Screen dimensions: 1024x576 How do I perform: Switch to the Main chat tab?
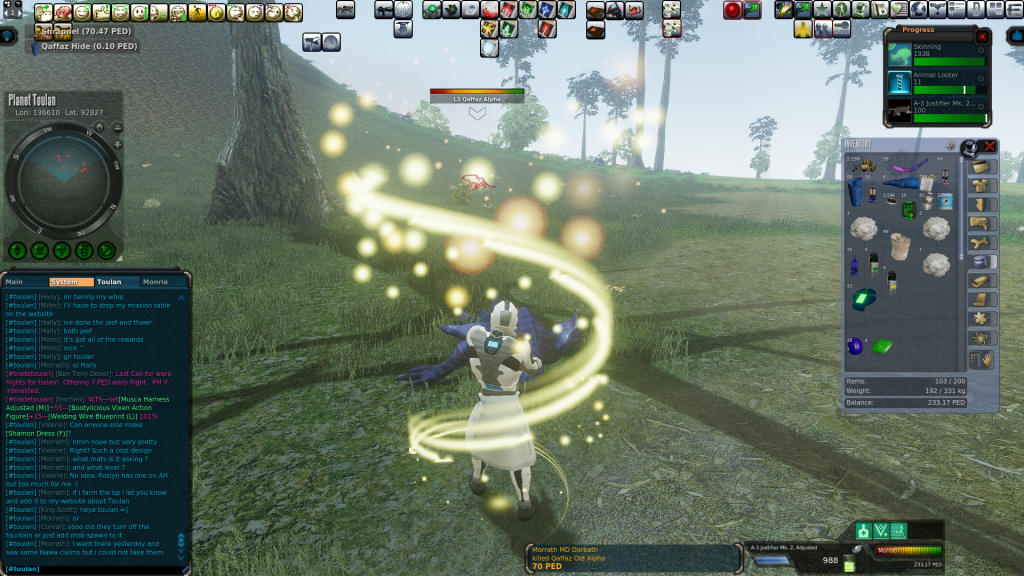[x=14, y=282]
